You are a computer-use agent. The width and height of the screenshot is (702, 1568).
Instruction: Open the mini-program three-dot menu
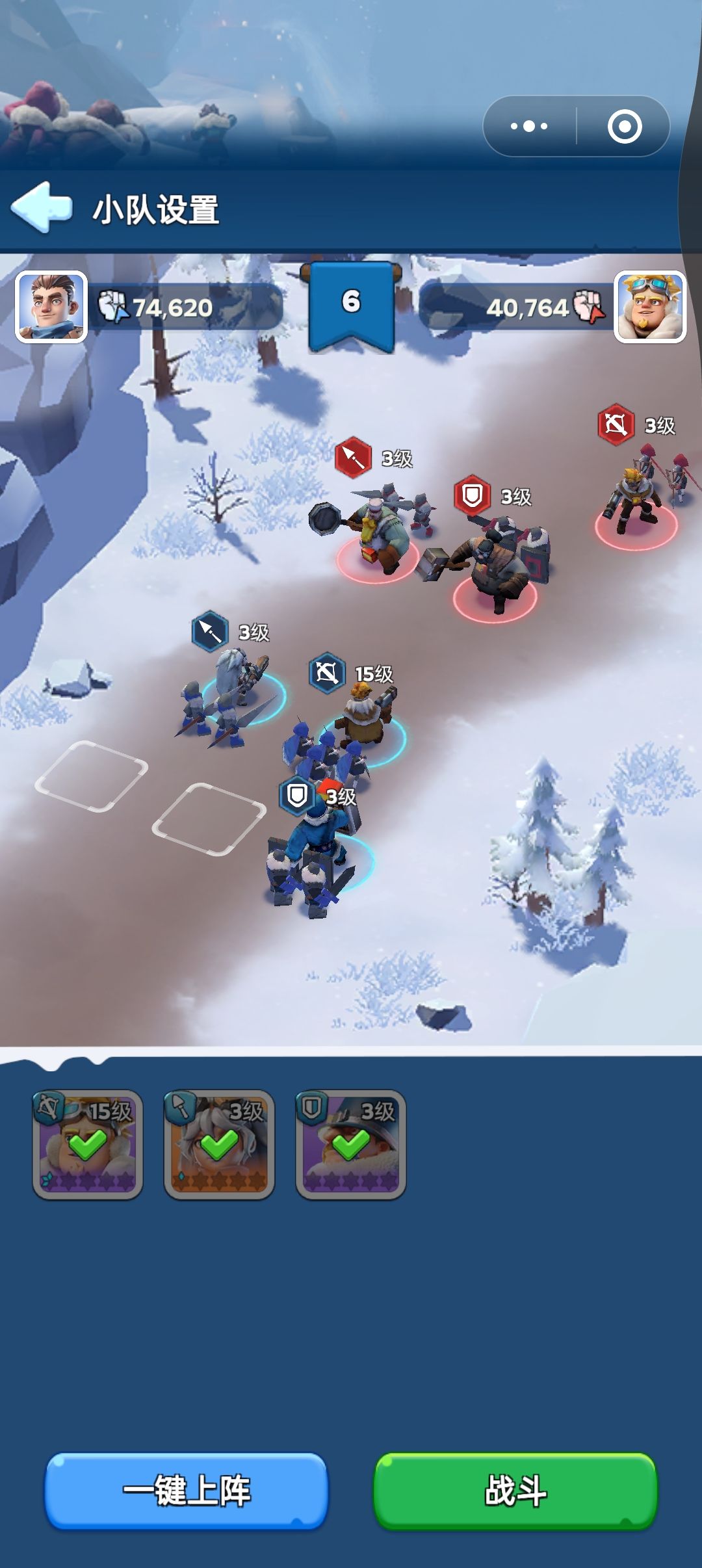point(529,126)
